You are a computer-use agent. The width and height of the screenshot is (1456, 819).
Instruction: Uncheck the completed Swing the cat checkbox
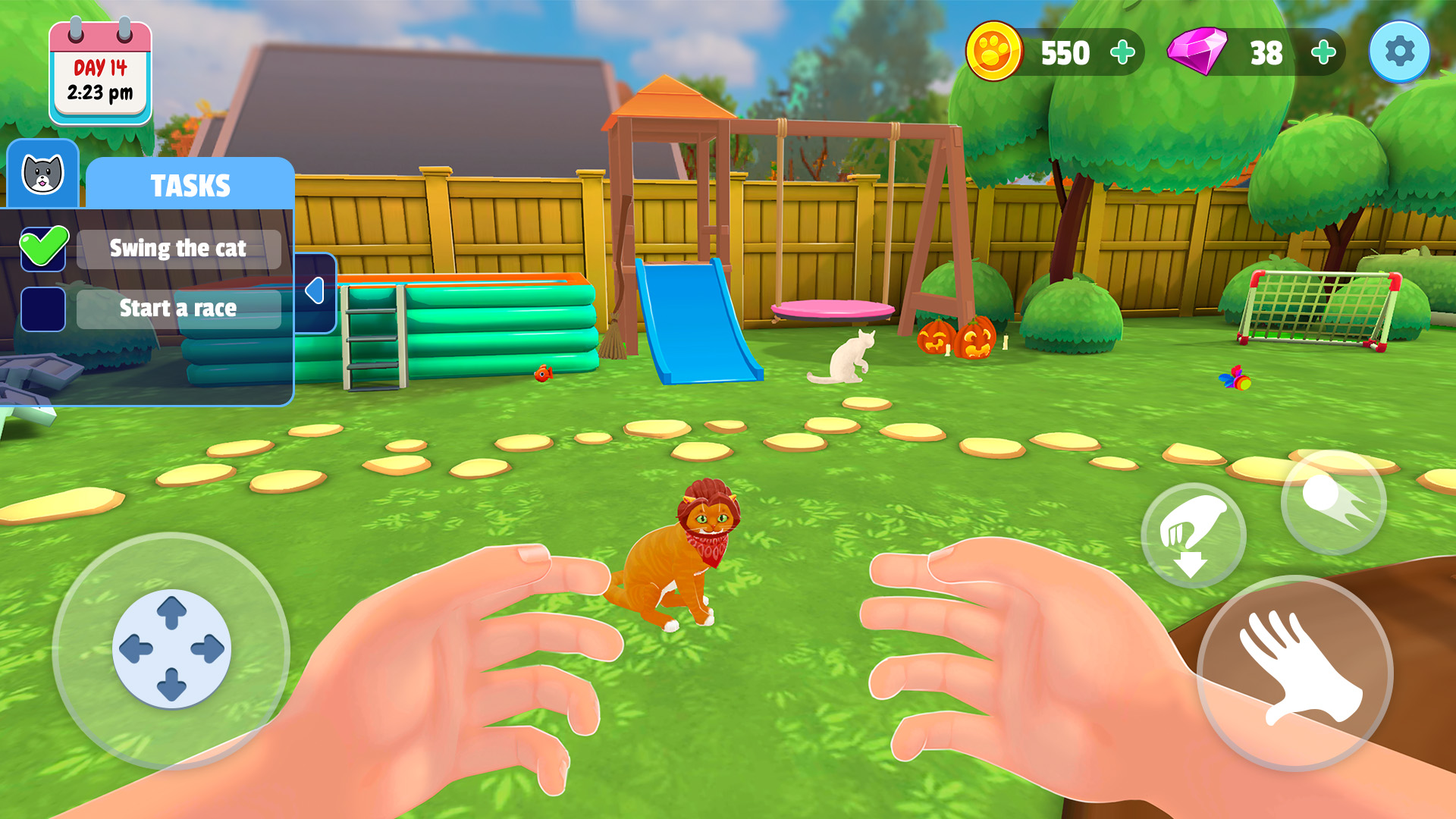tap(43, 247)
